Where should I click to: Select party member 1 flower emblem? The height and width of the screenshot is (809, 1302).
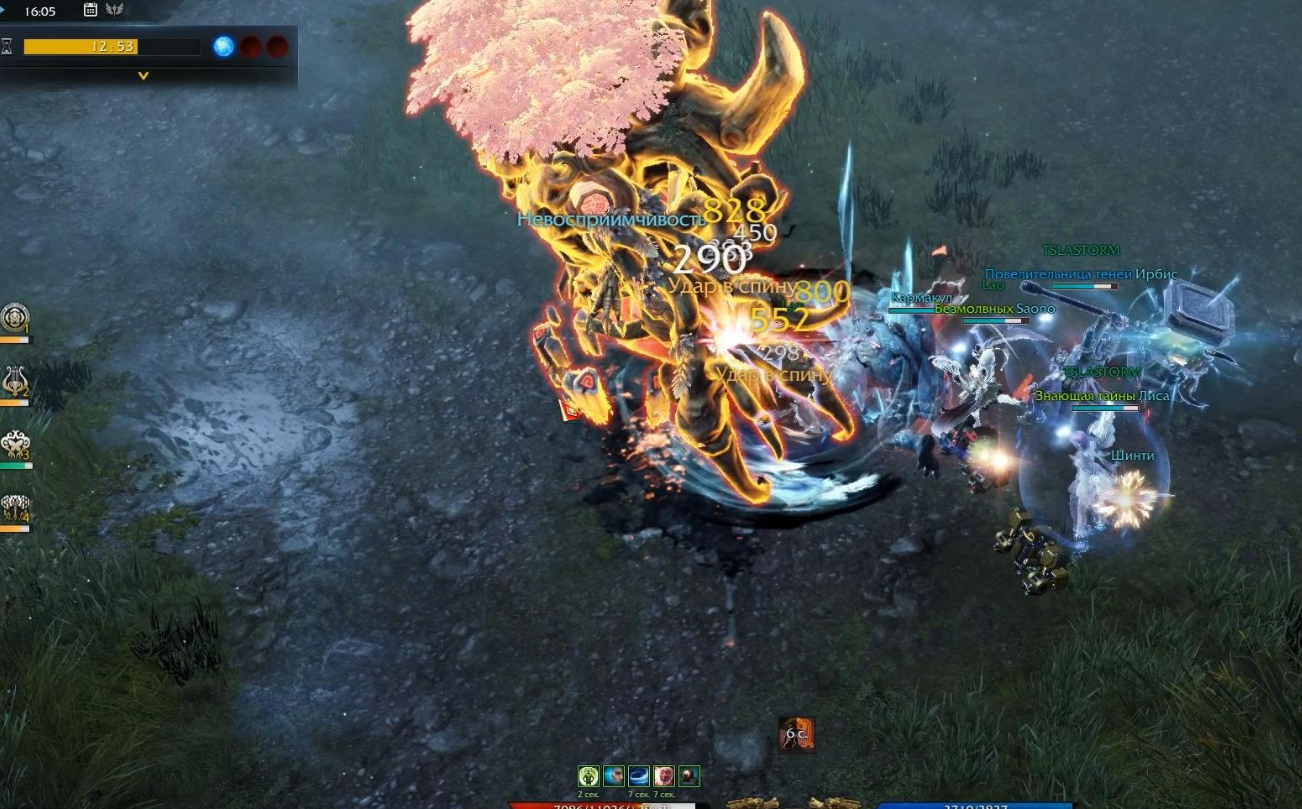click(x=15, y=318)
